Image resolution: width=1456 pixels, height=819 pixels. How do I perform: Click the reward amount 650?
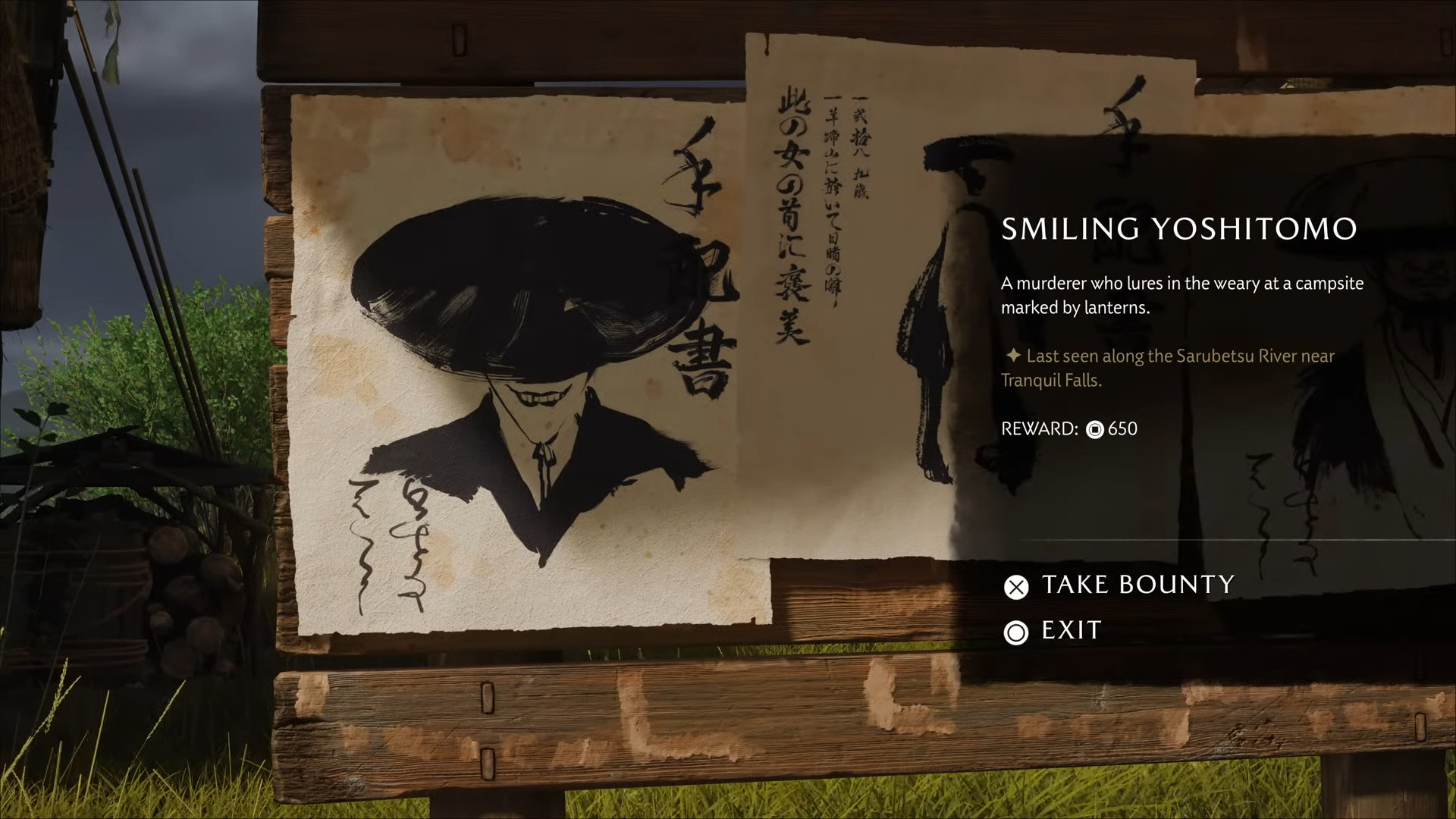click(1122, 429)
